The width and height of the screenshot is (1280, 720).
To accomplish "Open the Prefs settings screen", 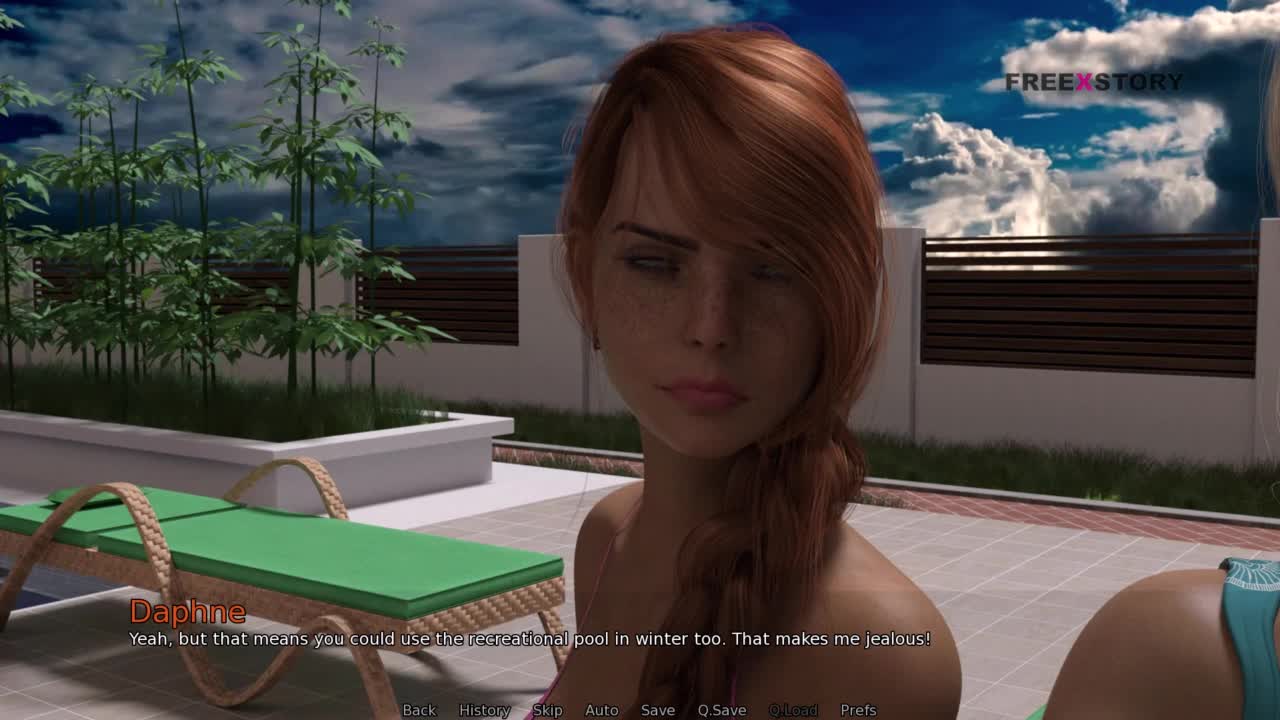I will pos(858,710).
